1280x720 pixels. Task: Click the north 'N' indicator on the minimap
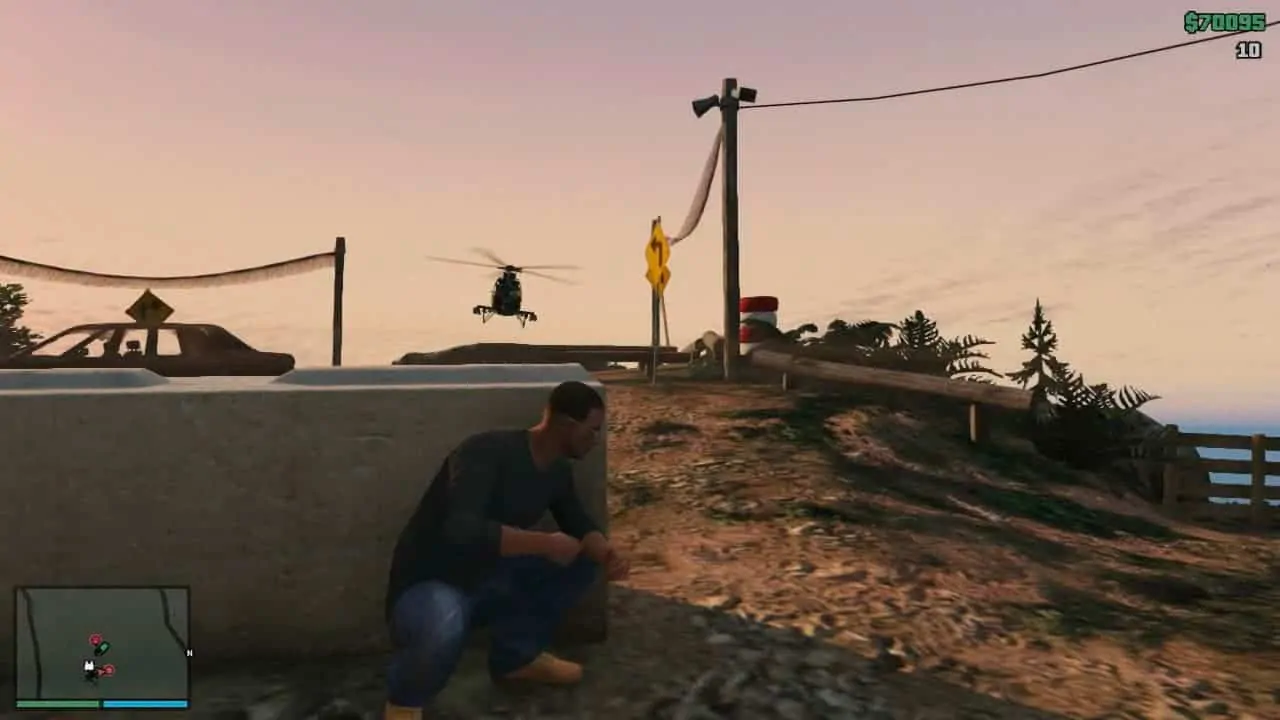[x=189, y=653]
